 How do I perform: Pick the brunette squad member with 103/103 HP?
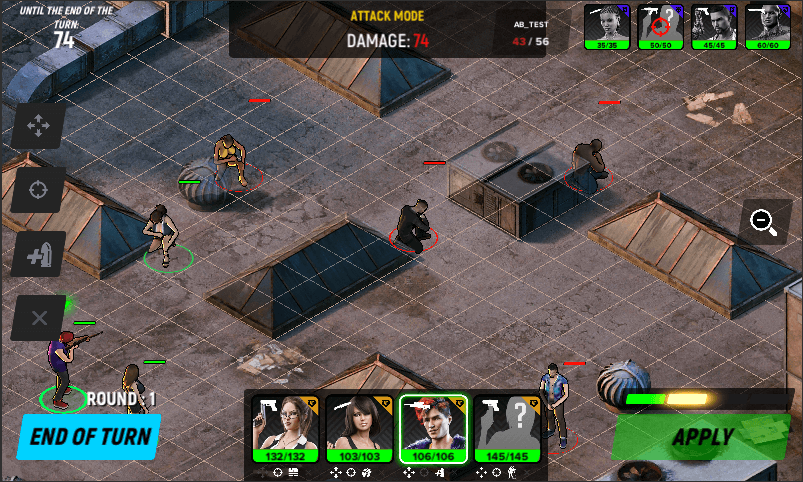pos(358,428)
